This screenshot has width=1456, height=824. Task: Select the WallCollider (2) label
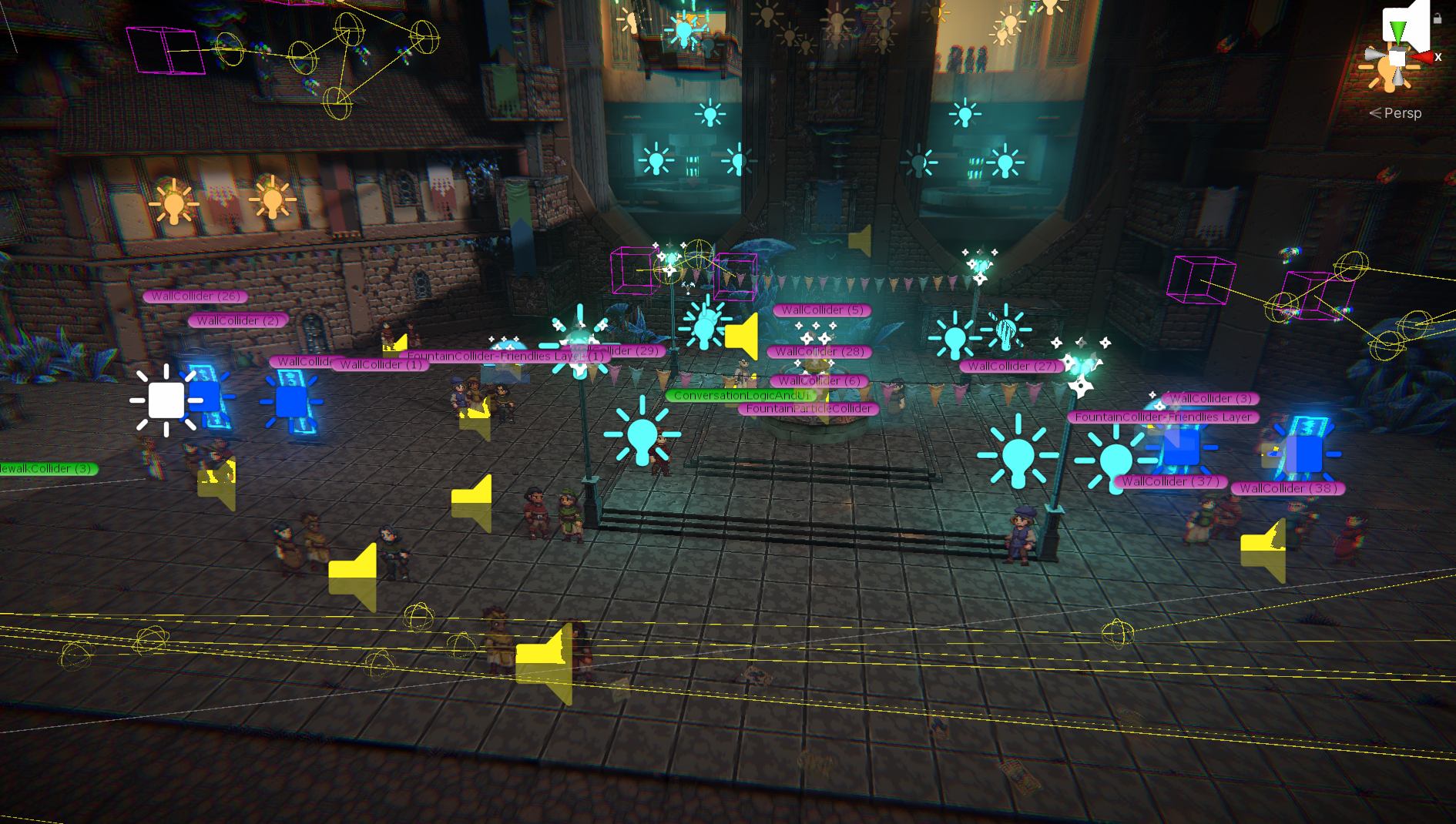pyautogui.click(x=237, y=320)
